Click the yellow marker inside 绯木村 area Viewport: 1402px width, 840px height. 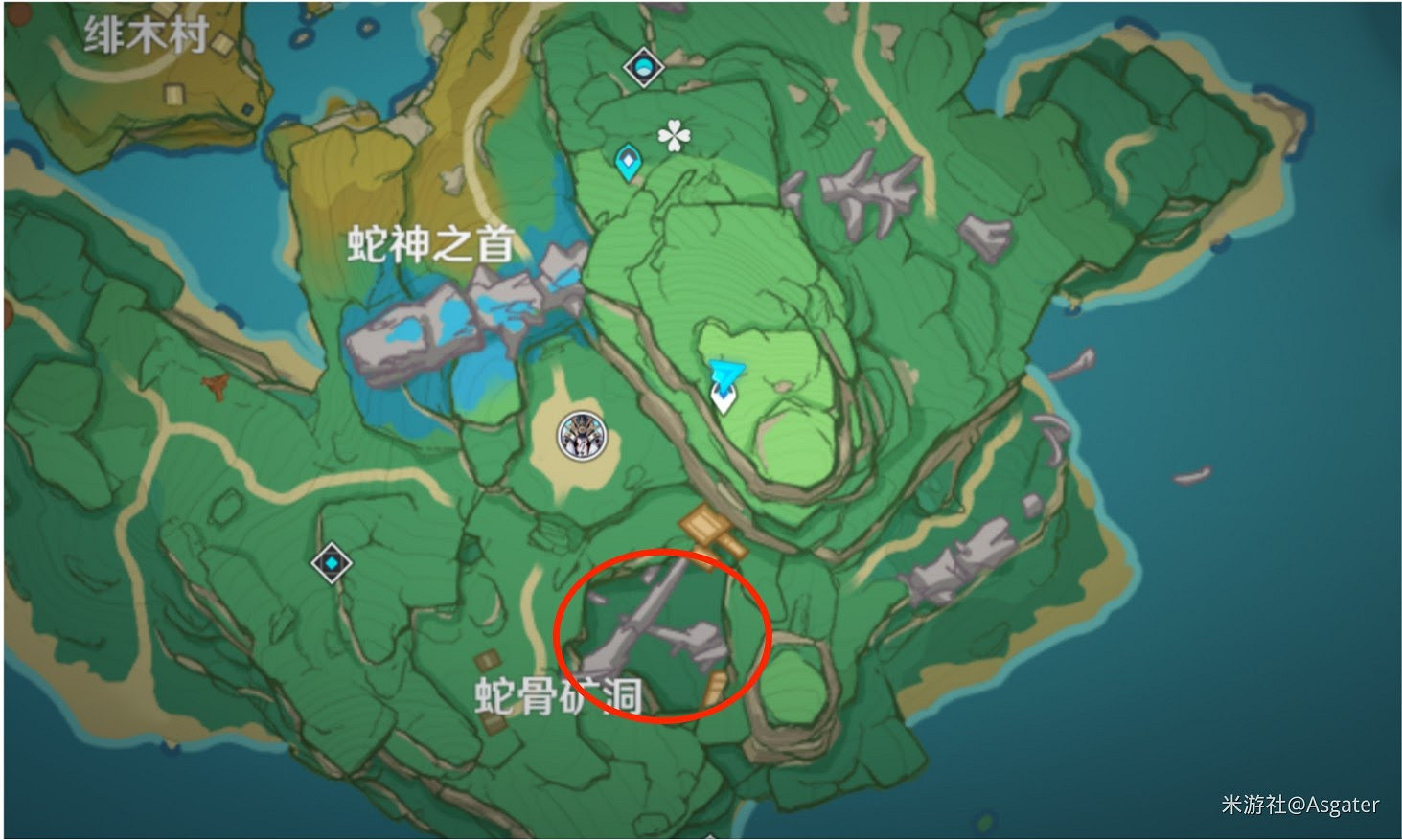click(173, 93)
